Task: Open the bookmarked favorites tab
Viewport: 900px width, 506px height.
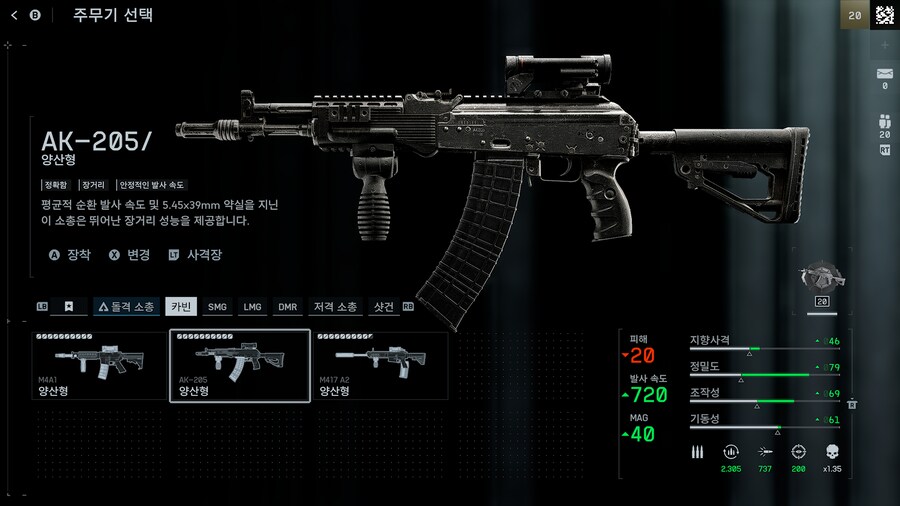Action: click(69, 307)
